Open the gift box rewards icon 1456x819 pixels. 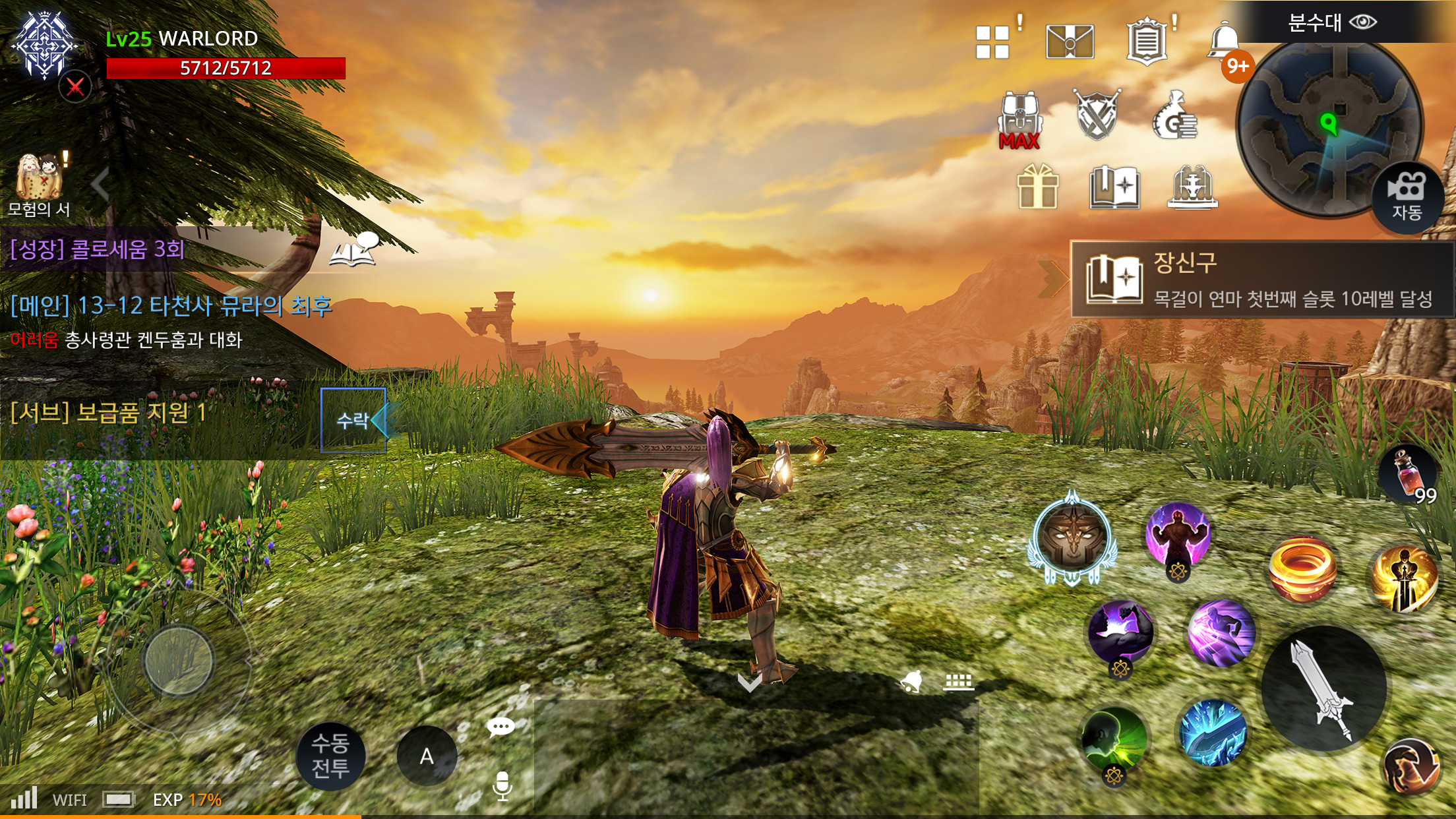(x=1037, y=187)
